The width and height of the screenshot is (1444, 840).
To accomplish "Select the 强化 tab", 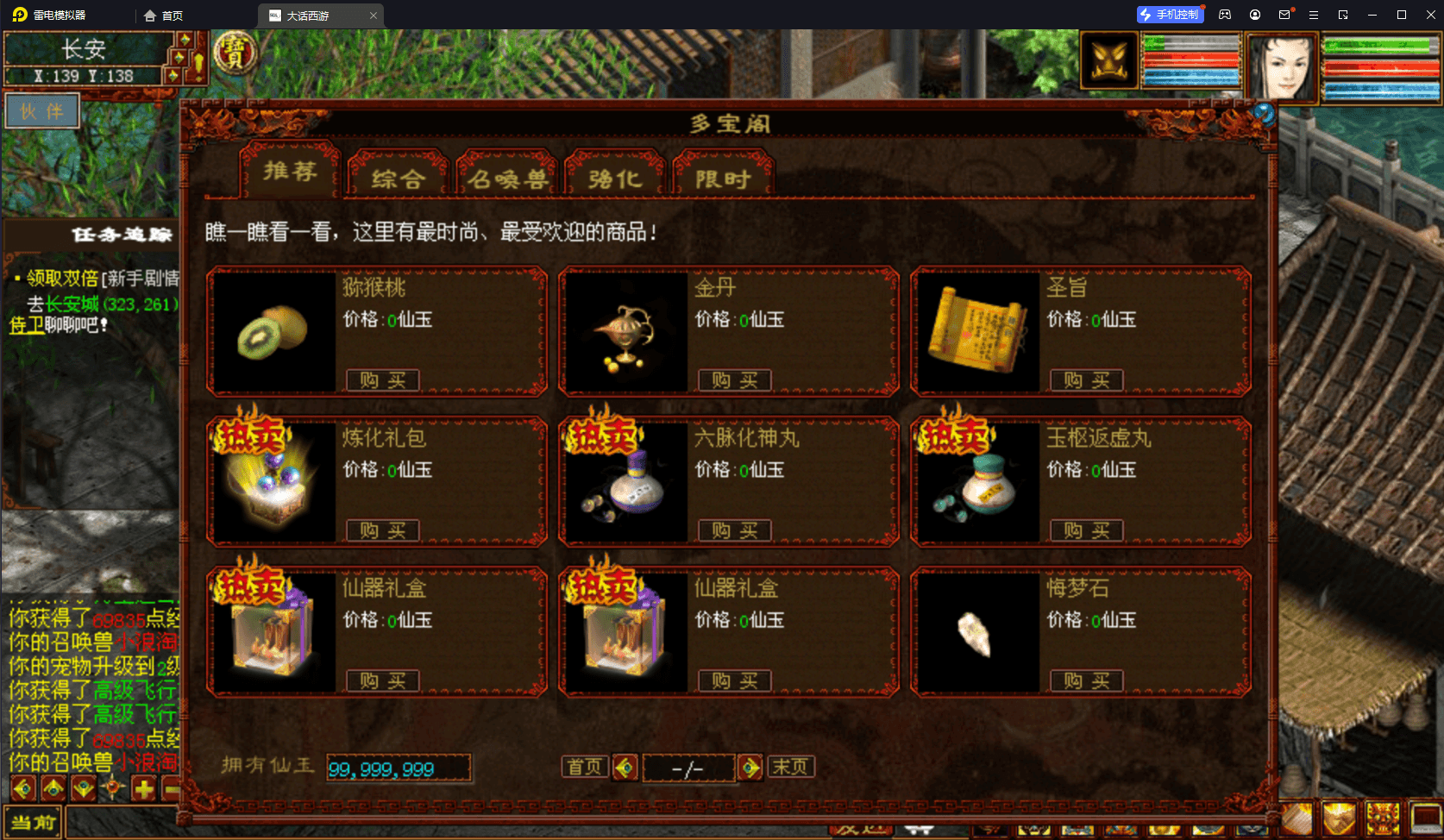I will [614, 178].
